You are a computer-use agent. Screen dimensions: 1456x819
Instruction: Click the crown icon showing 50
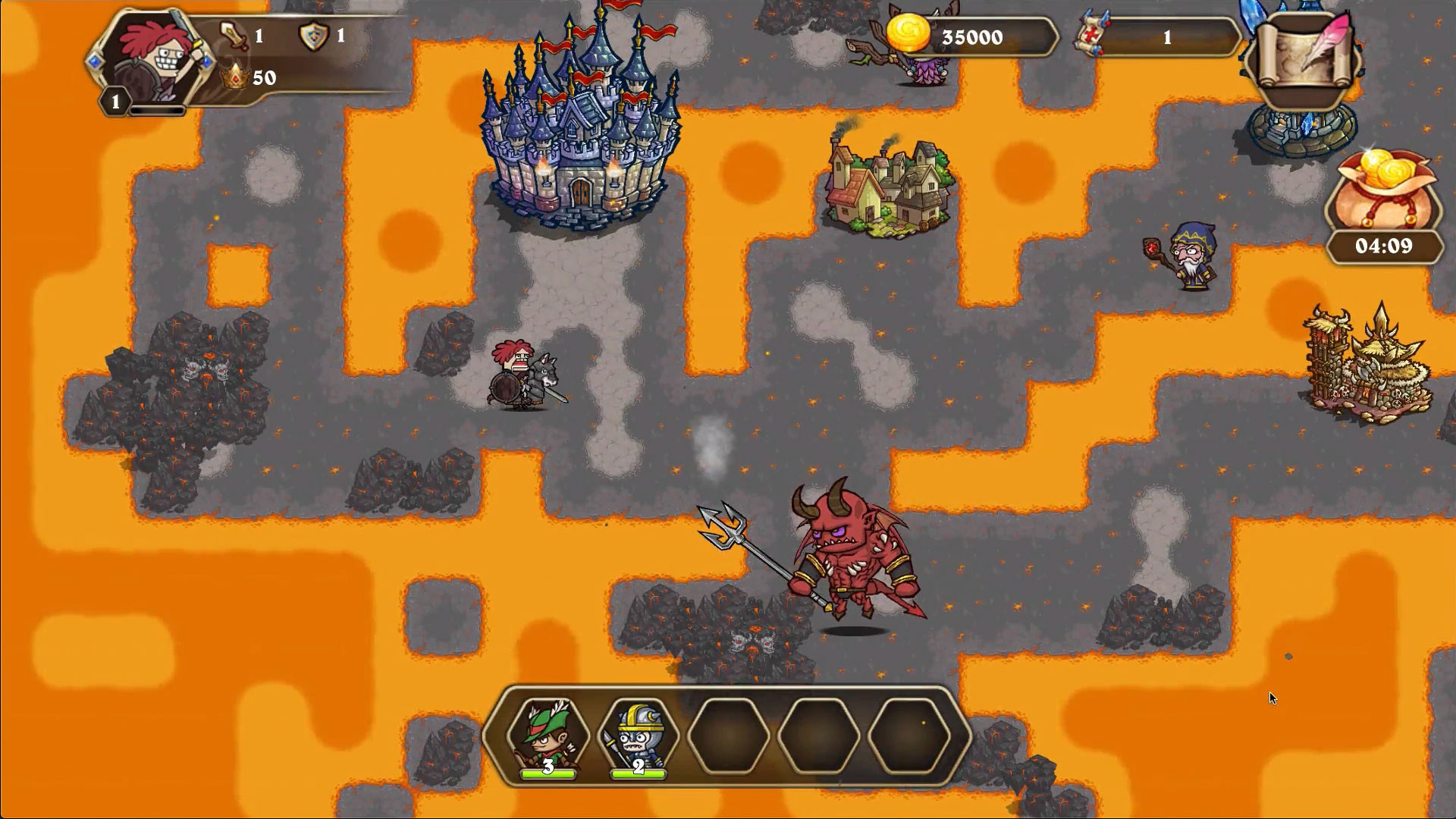(235, 76)
